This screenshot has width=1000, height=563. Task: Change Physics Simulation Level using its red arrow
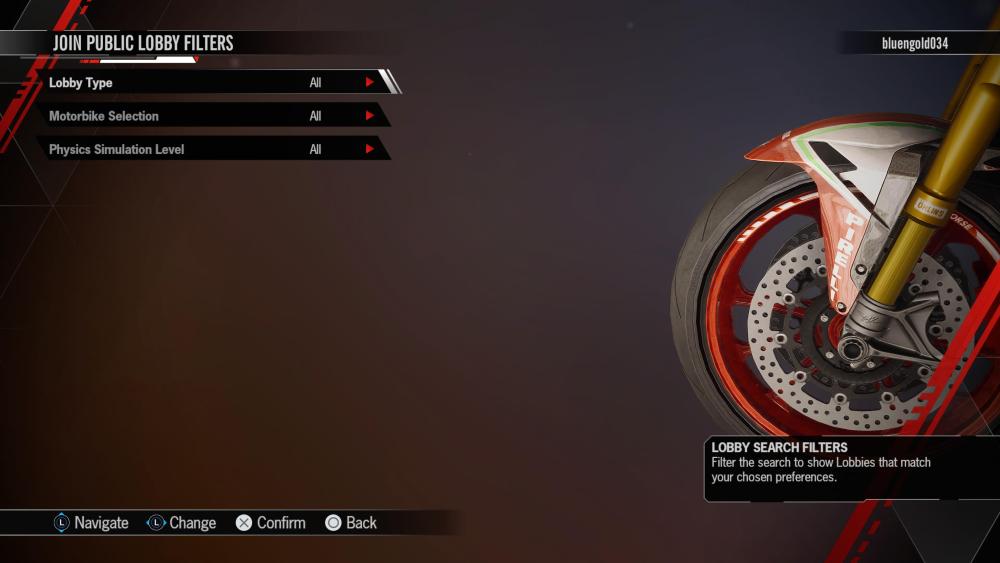[x=369, y=150]
